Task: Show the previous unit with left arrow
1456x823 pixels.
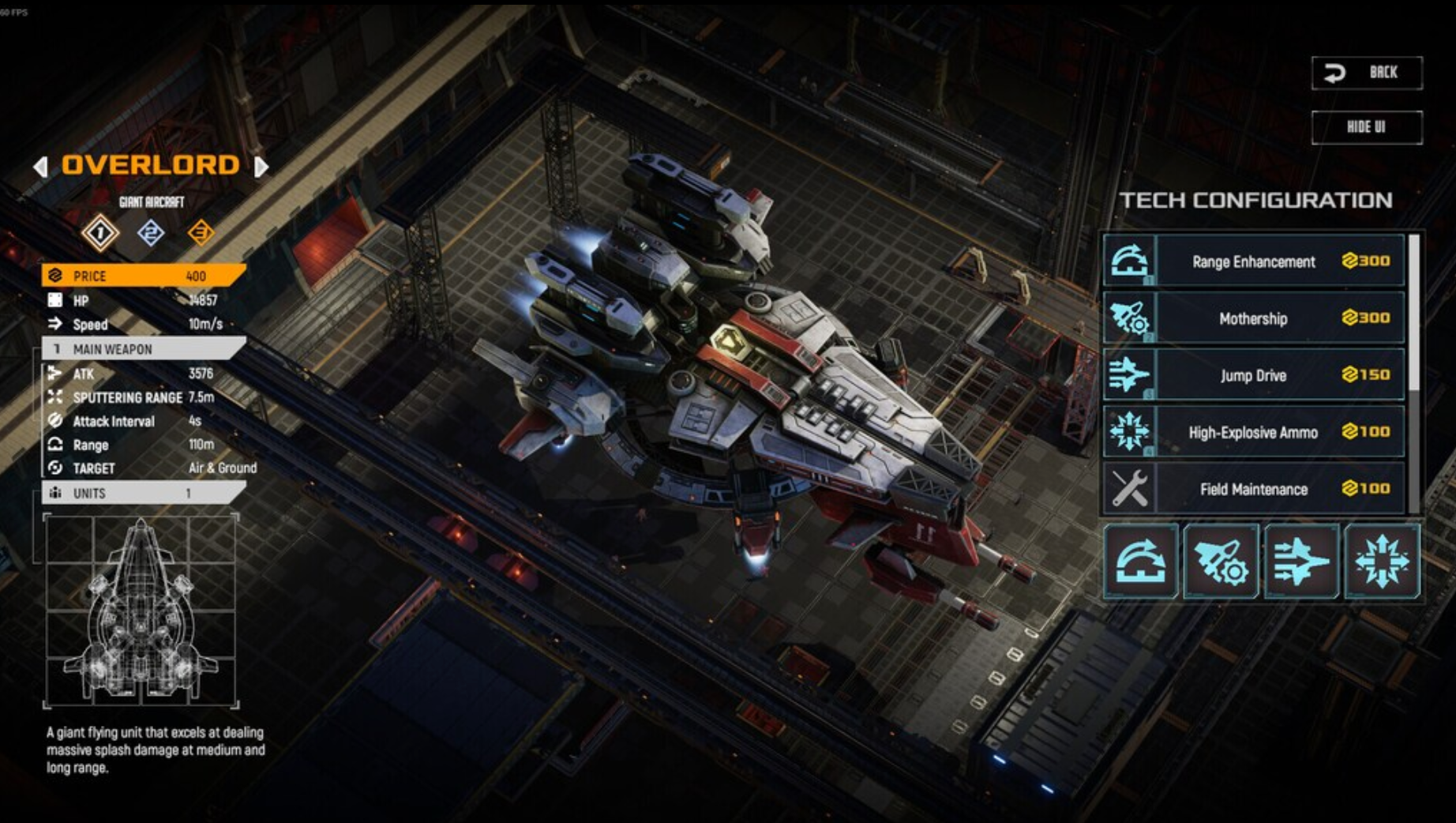Action: 40,166
